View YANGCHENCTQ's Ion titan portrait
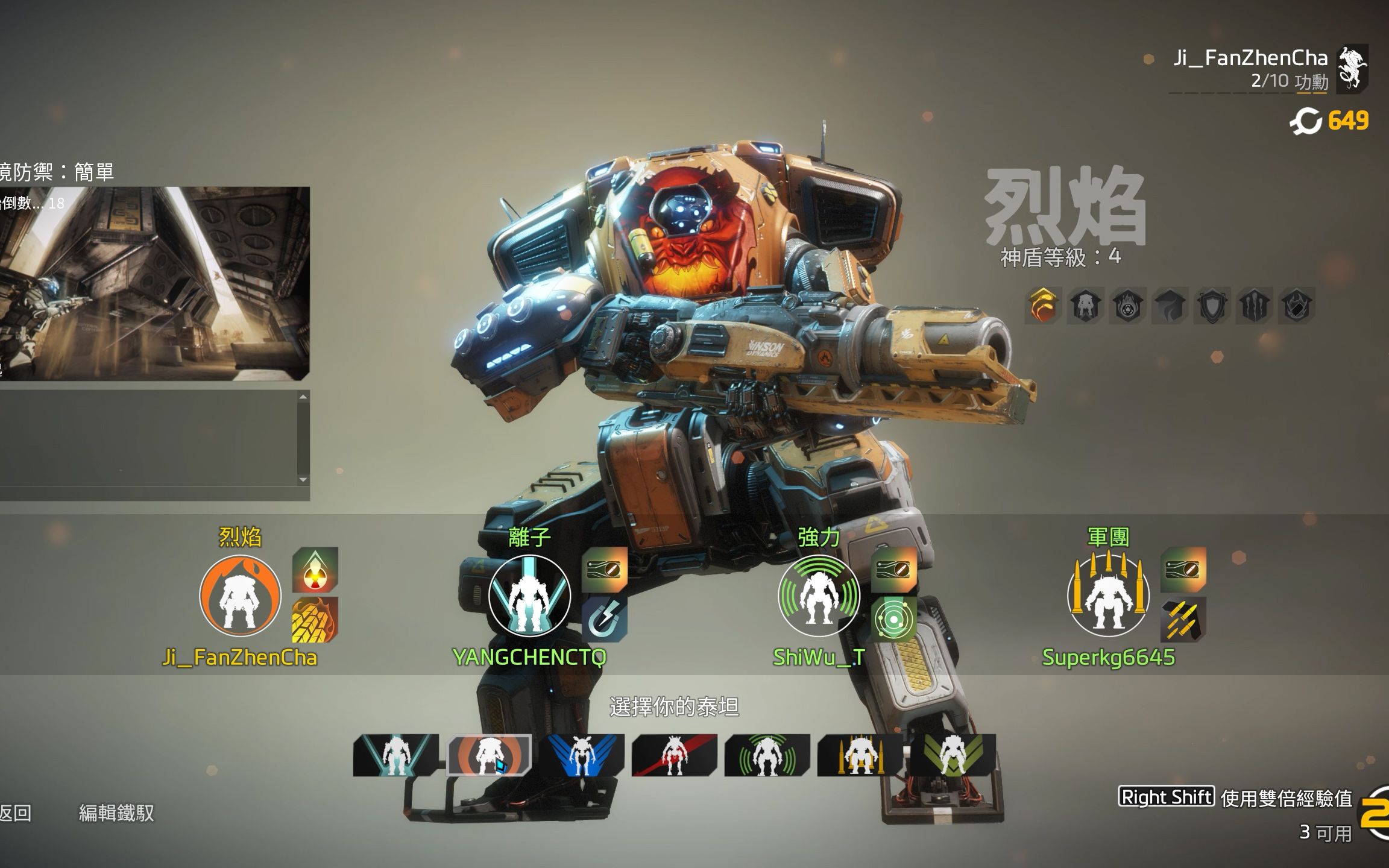The height and width of the screenshot is (868, 1389). (529, 596)
